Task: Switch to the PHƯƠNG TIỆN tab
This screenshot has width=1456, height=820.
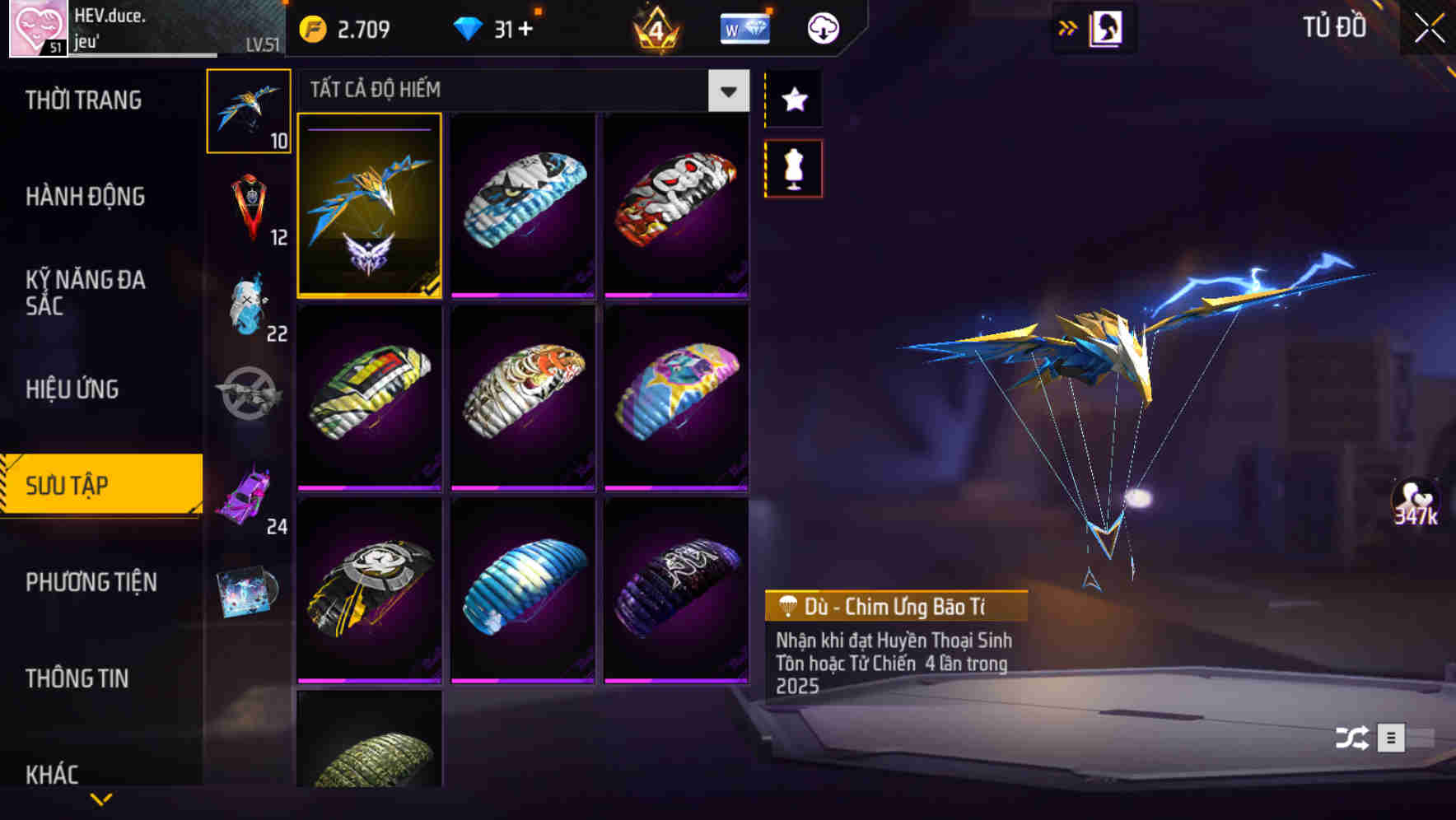Action: (92, 582)
